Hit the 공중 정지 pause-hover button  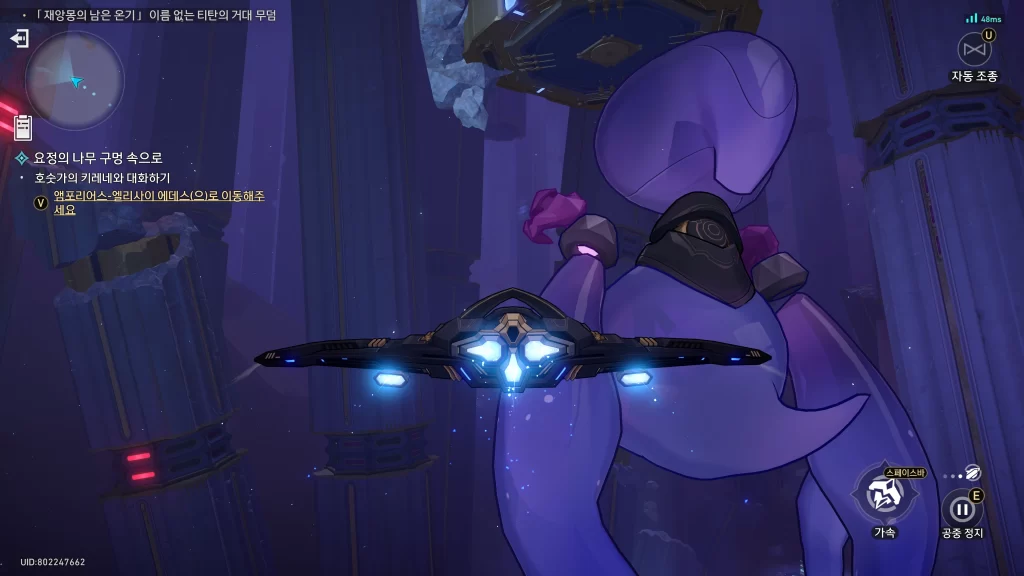click(962, 509)
